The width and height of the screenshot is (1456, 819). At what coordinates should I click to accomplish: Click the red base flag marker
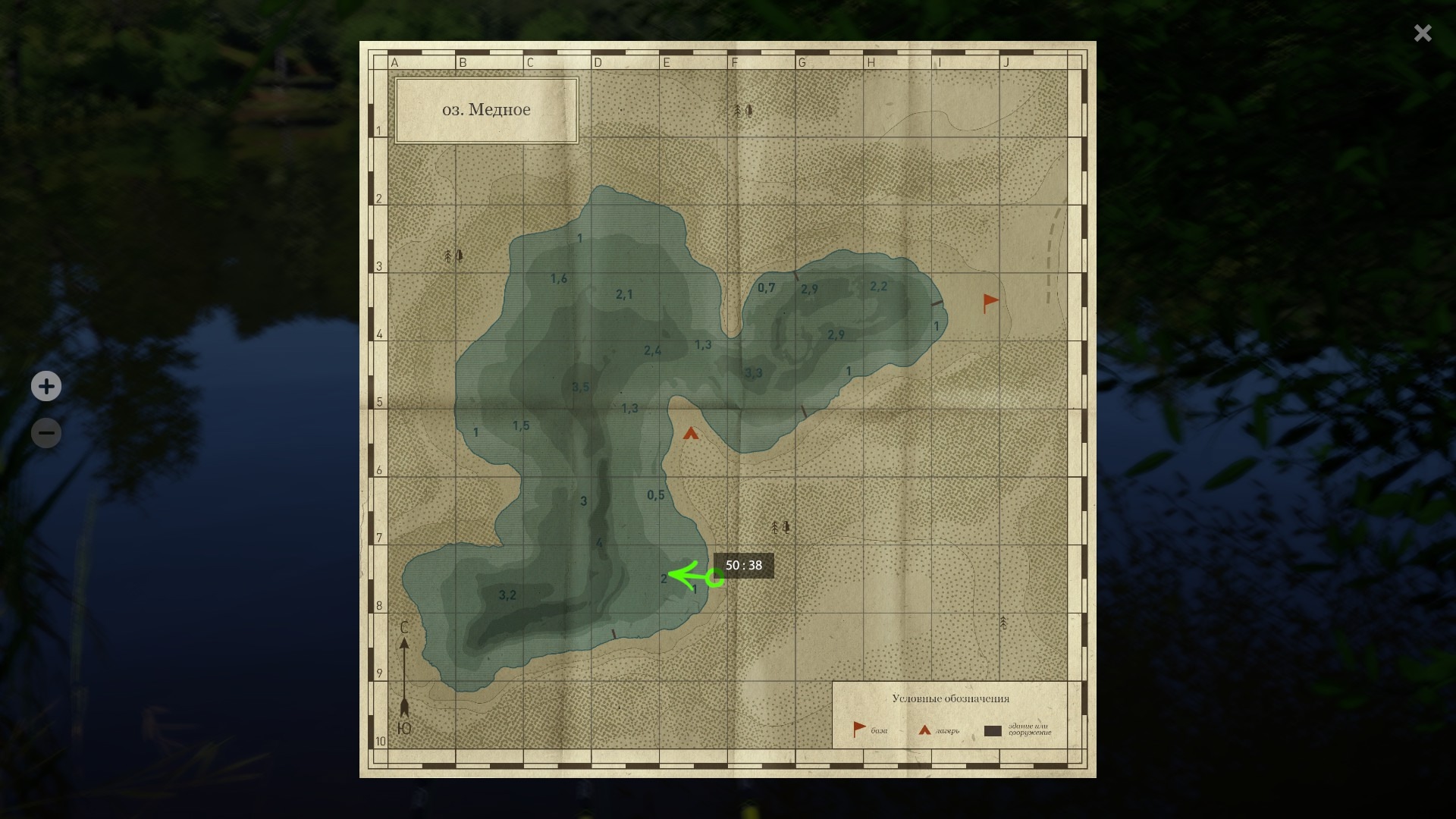point(990,303)
